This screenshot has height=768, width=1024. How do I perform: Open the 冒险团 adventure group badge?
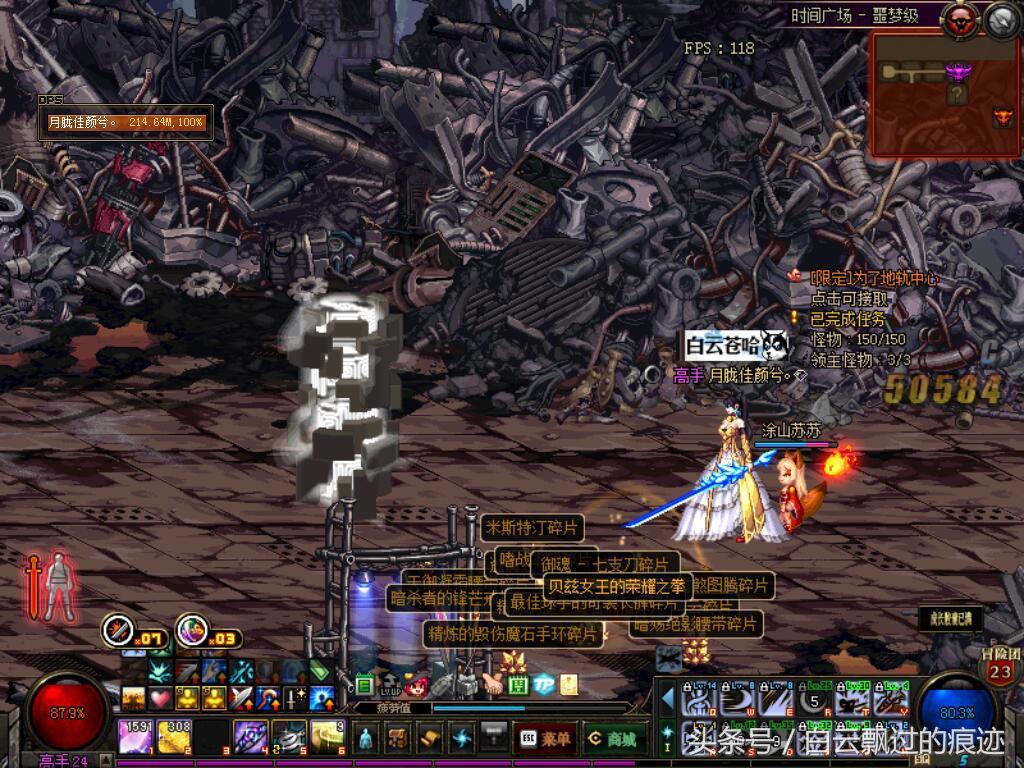click(1000, 667)
